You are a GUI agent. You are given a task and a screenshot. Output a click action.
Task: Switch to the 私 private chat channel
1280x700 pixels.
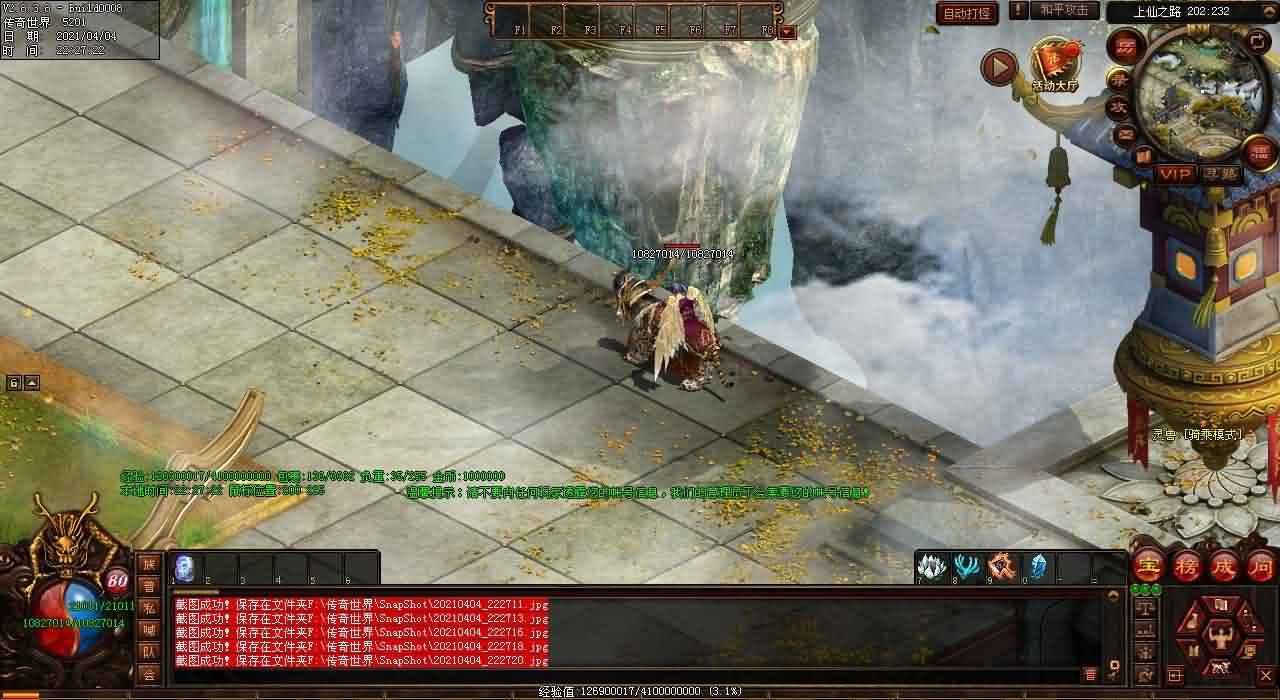(x=149, y=608)
